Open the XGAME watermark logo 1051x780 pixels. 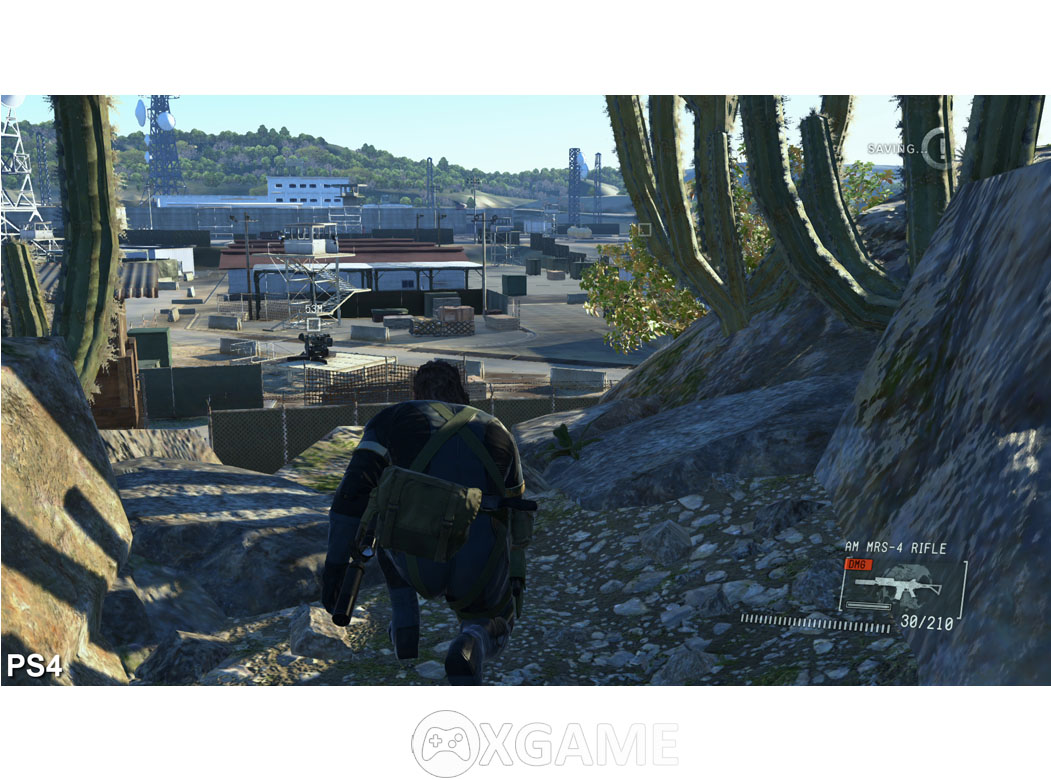(545, 744)
